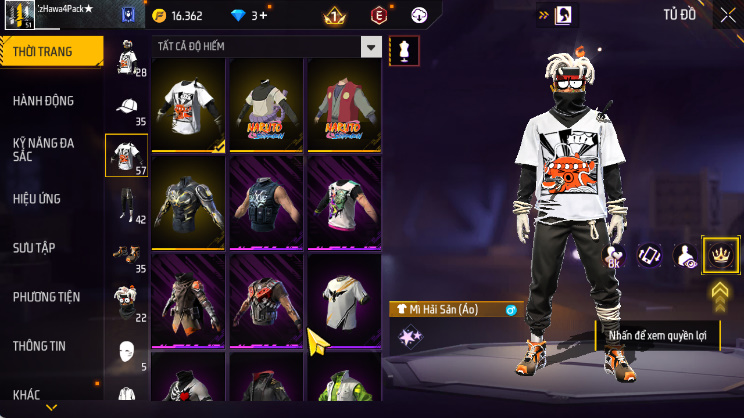Open the cap headwear subcategory
Screen dimensions: 744x418
click(126, 108)
